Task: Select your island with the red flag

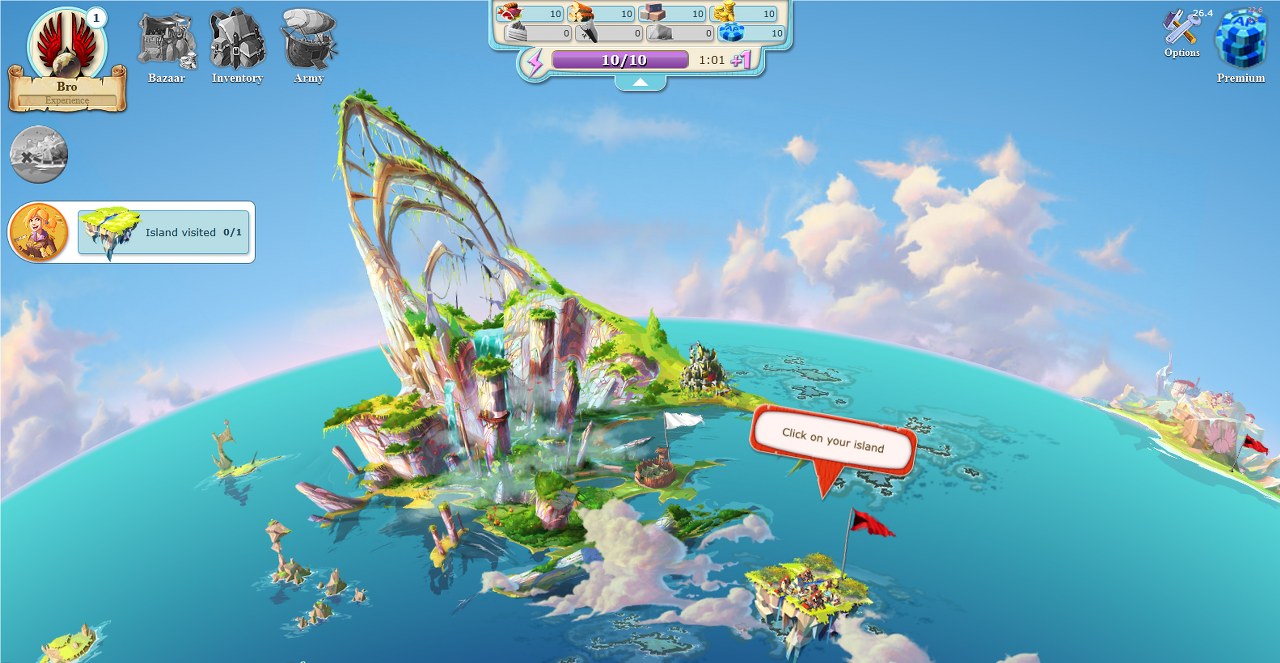Action: pos(811,589)
